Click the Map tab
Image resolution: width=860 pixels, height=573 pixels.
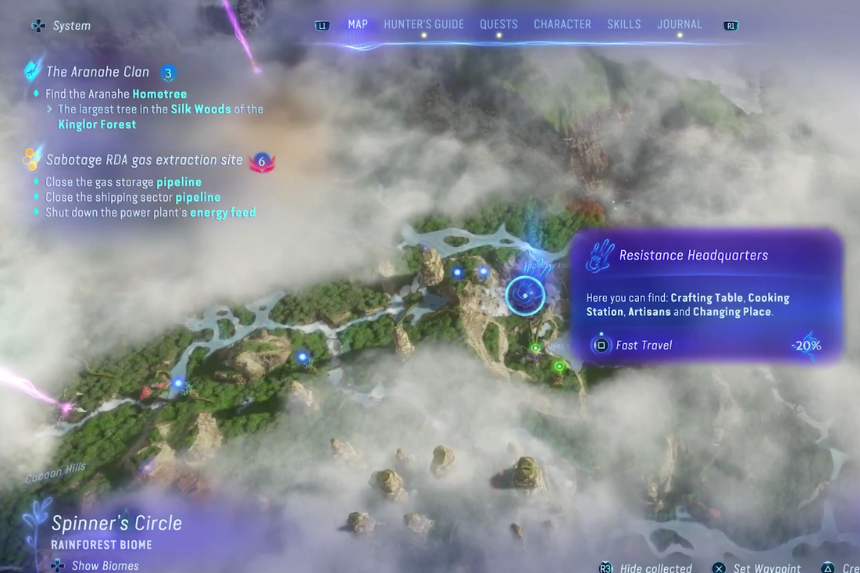357,24
